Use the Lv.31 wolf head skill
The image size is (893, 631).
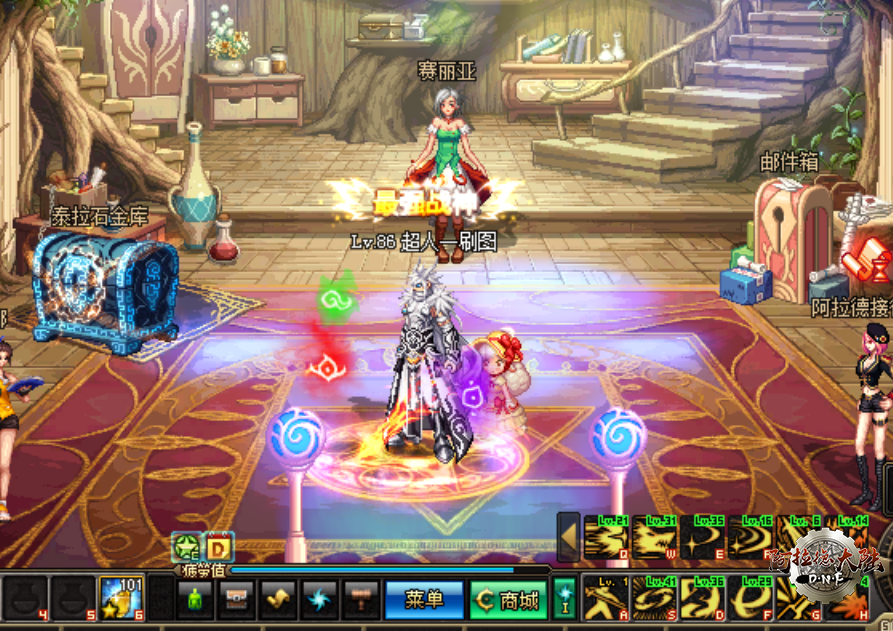pyautogui.click(x=654, y=538)
